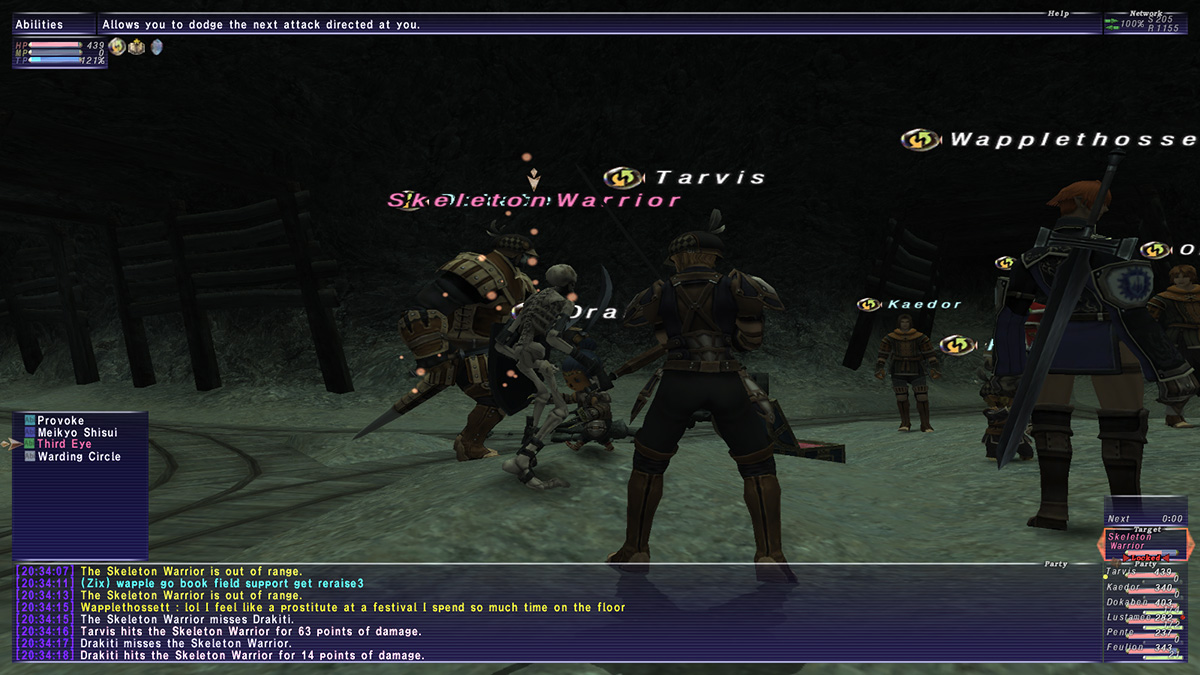Click the Skeleton Warrior target box

point(1145,545)
